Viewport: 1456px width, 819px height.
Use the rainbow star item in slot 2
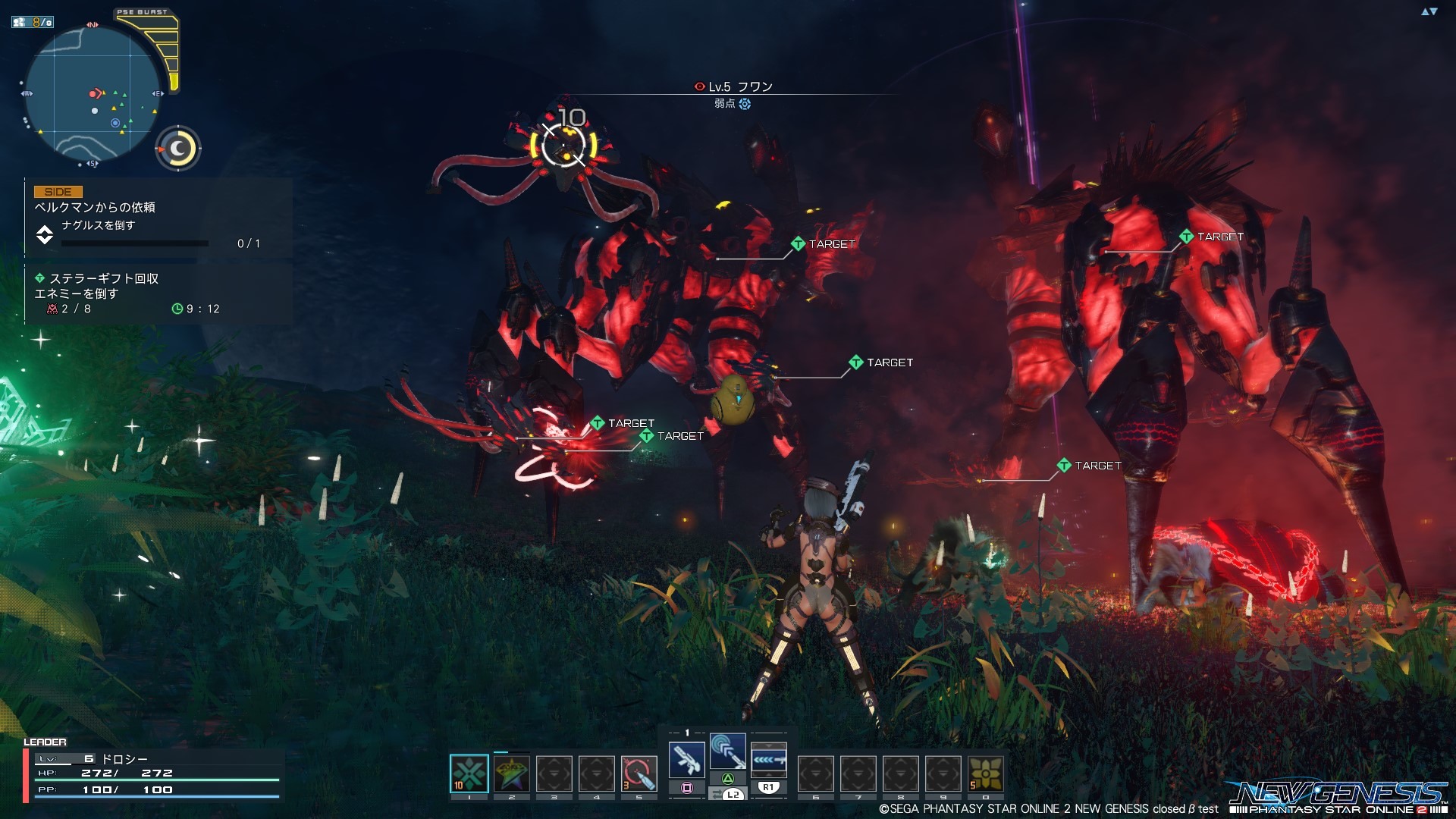point(512,773)
